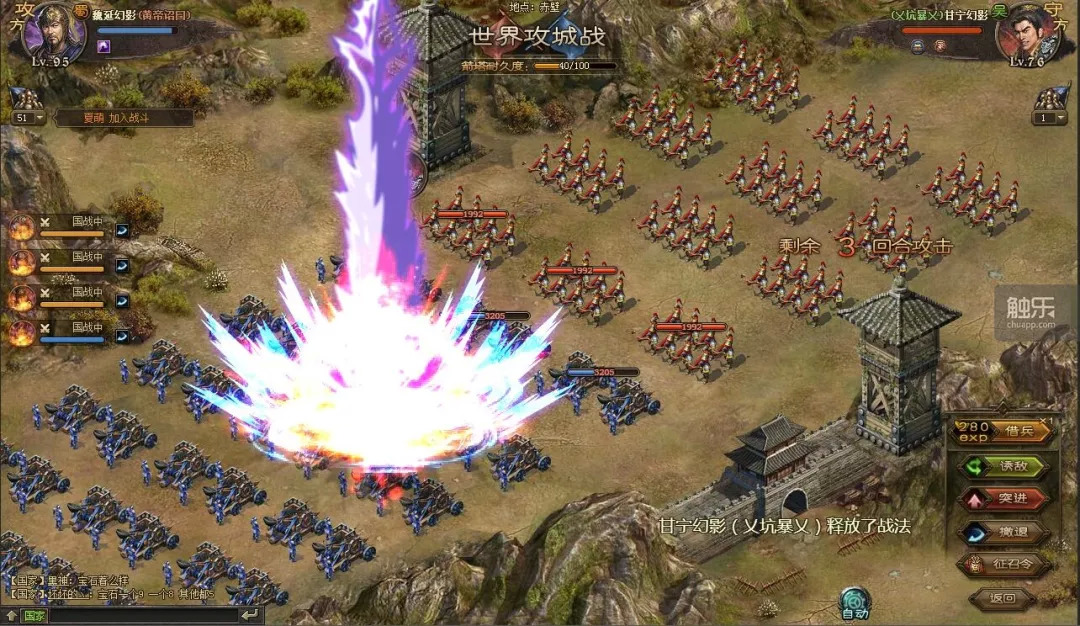Viewport: 1080px width, 626px height.
Task: Click the blue arrow beside the top 国战中 entry
Action: (x=122, y=230)
